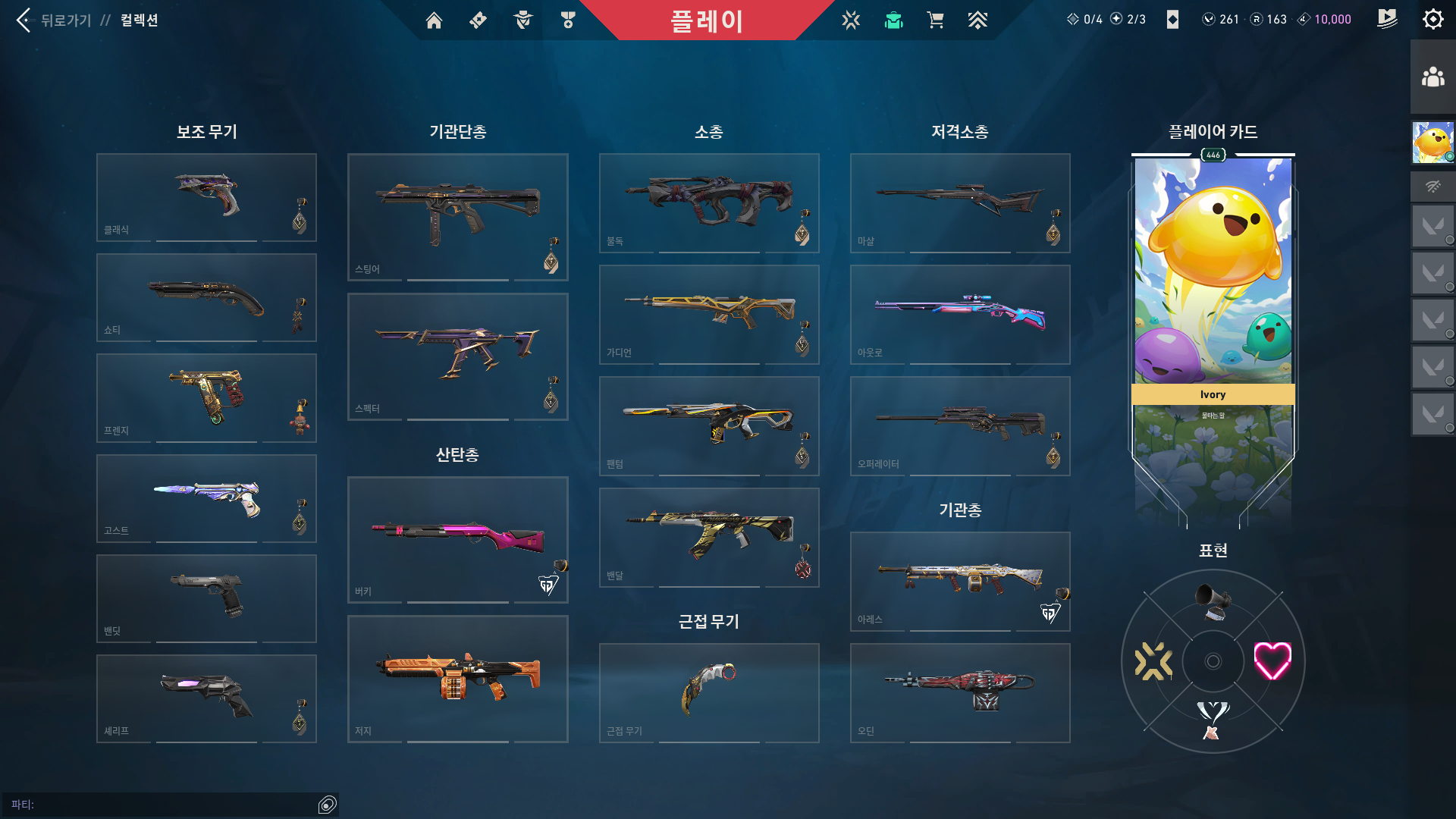Open the 근접 무기 karambit knife slot
The width and height of the screenshot is (1456, 819).
709,692
